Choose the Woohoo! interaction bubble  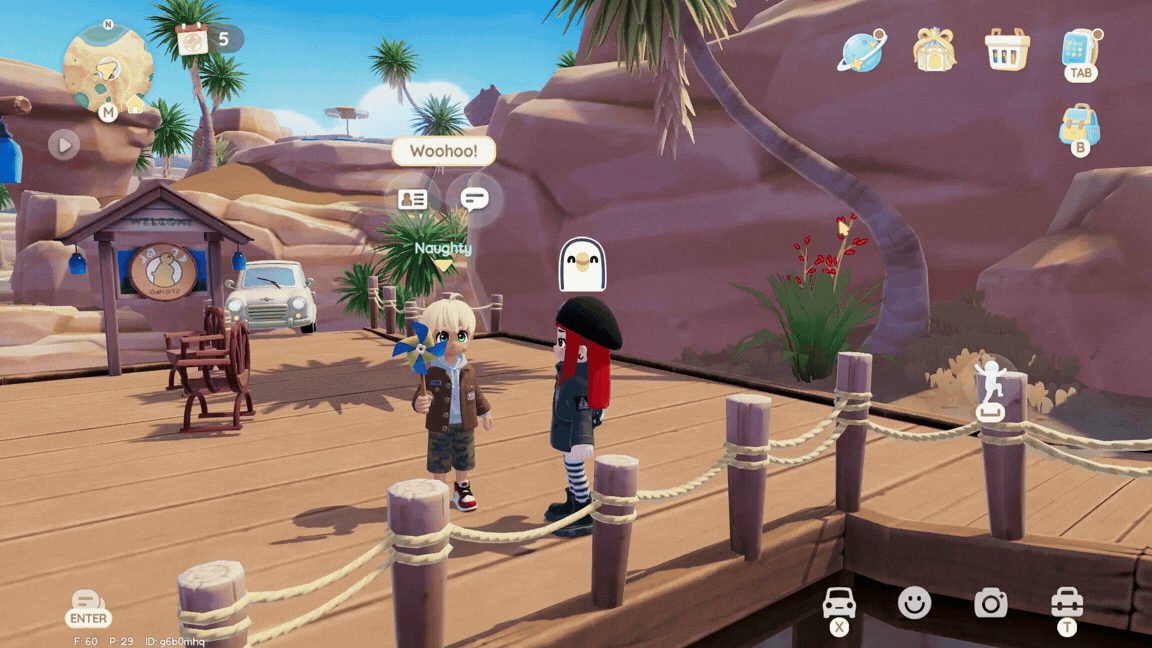tap(443, 152)
